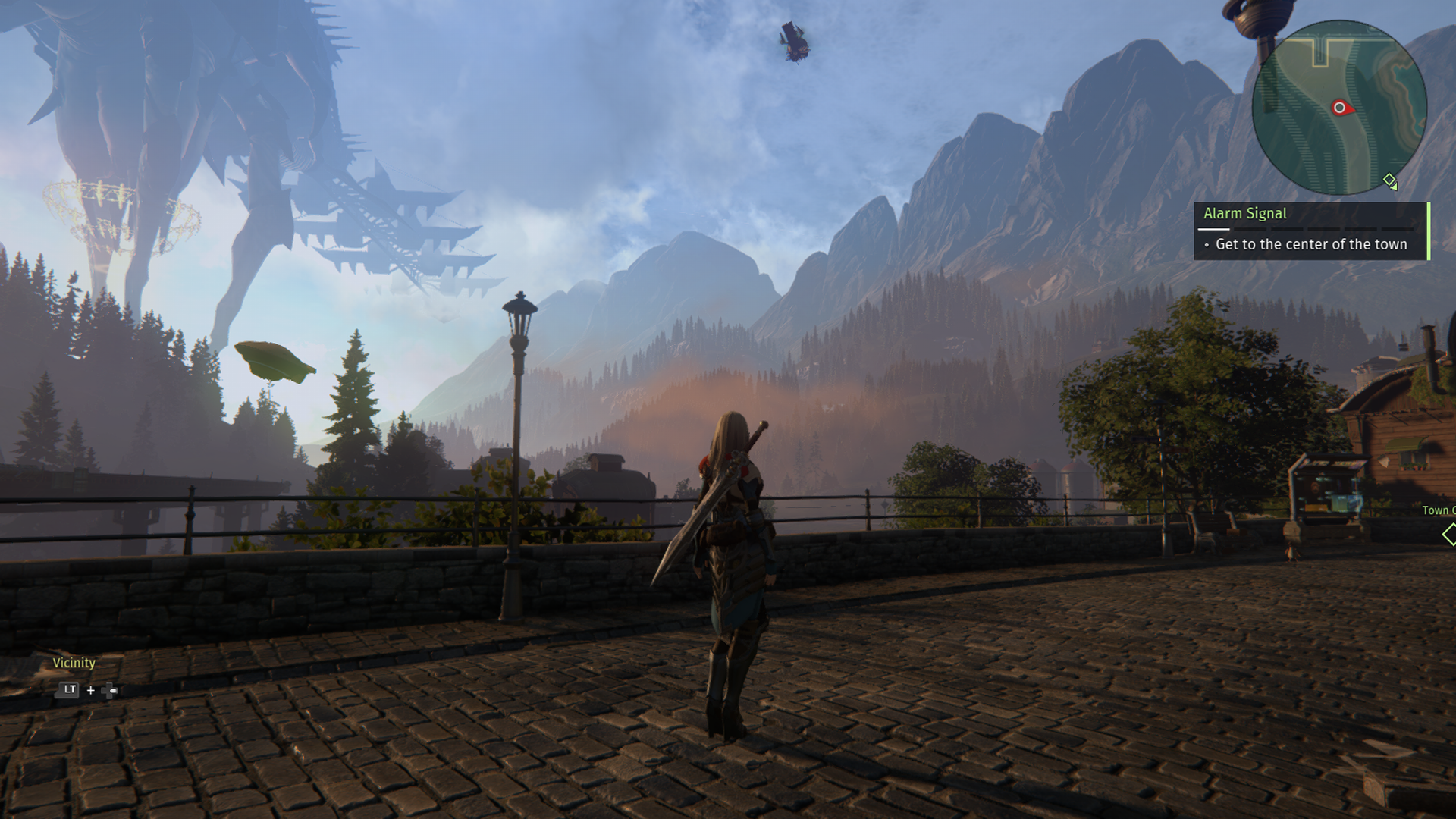Open the Vicinity chat channel label
The height and width of the screenshot is (819, 1456).
coord(74,663)
